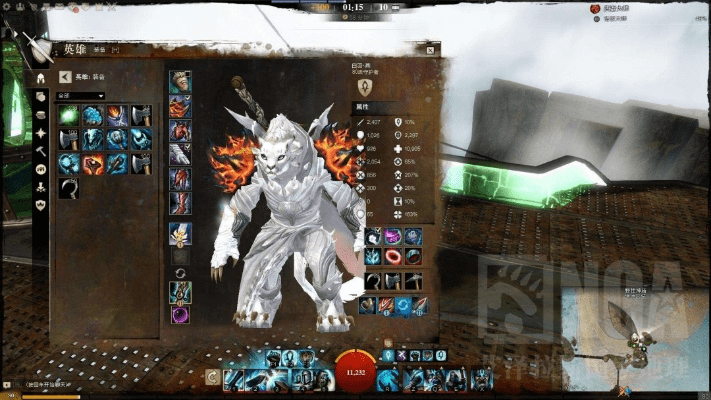
Task: Click the red health orb
Action: point(355,370)
